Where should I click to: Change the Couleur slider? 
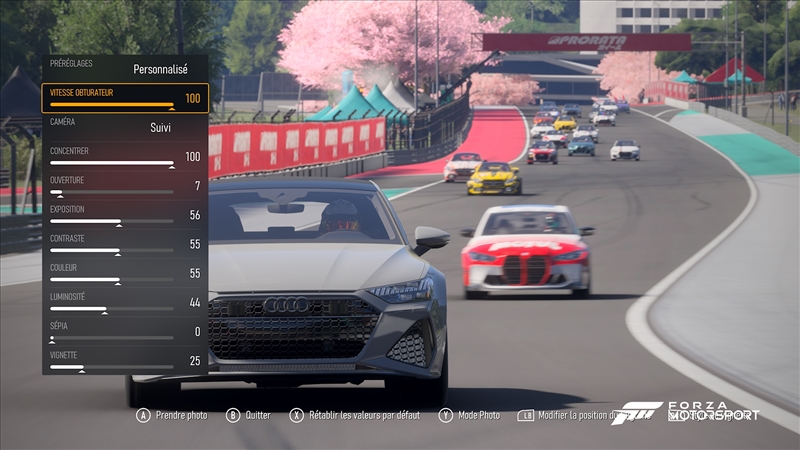coord(112,279)
